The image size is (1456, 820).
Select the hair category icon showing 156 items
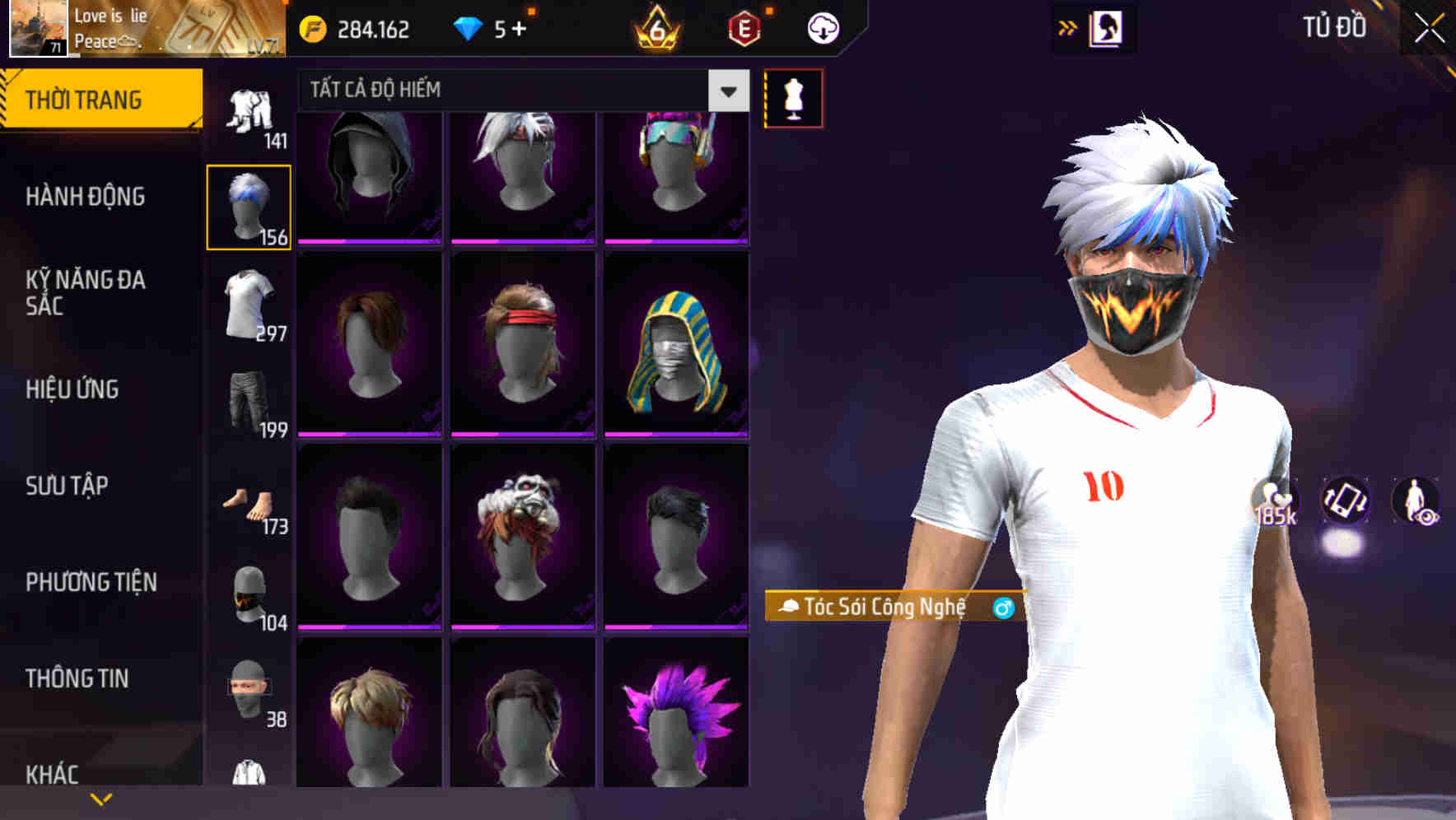[249, 204]
